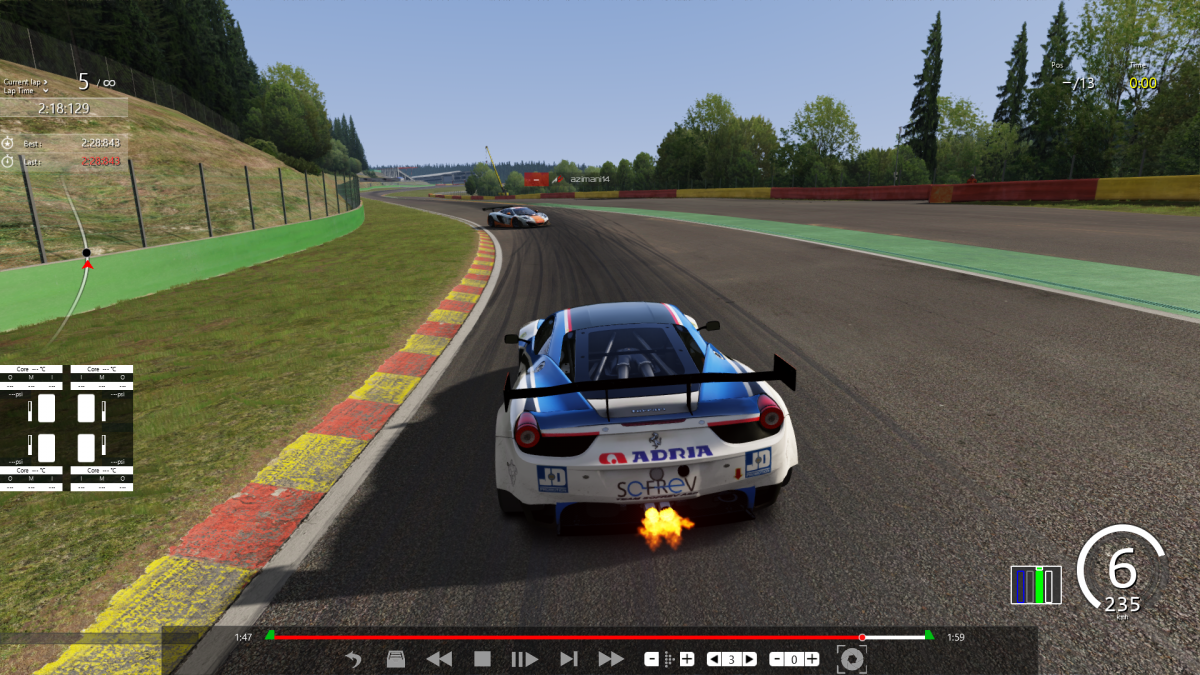1200x675 pixels.
Task: Decrease the value showing 0
Action: click(x=777, y=659)
